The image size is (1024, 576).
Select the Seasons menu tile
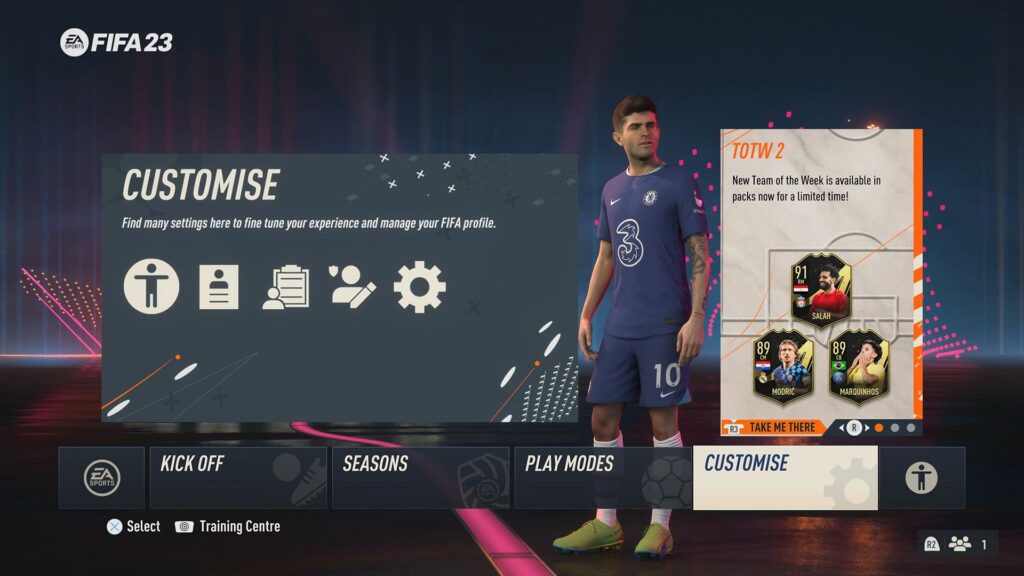(x=420, y=478)
